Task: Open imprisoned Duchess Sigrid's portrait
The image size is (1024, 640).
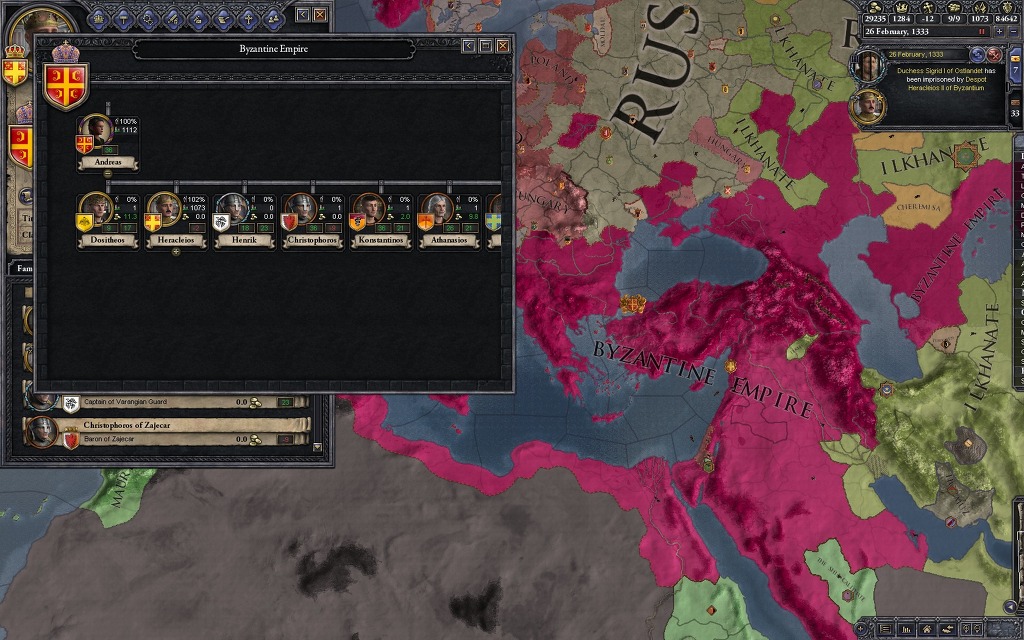Action: pyautogui.click(x=864, y=67)
